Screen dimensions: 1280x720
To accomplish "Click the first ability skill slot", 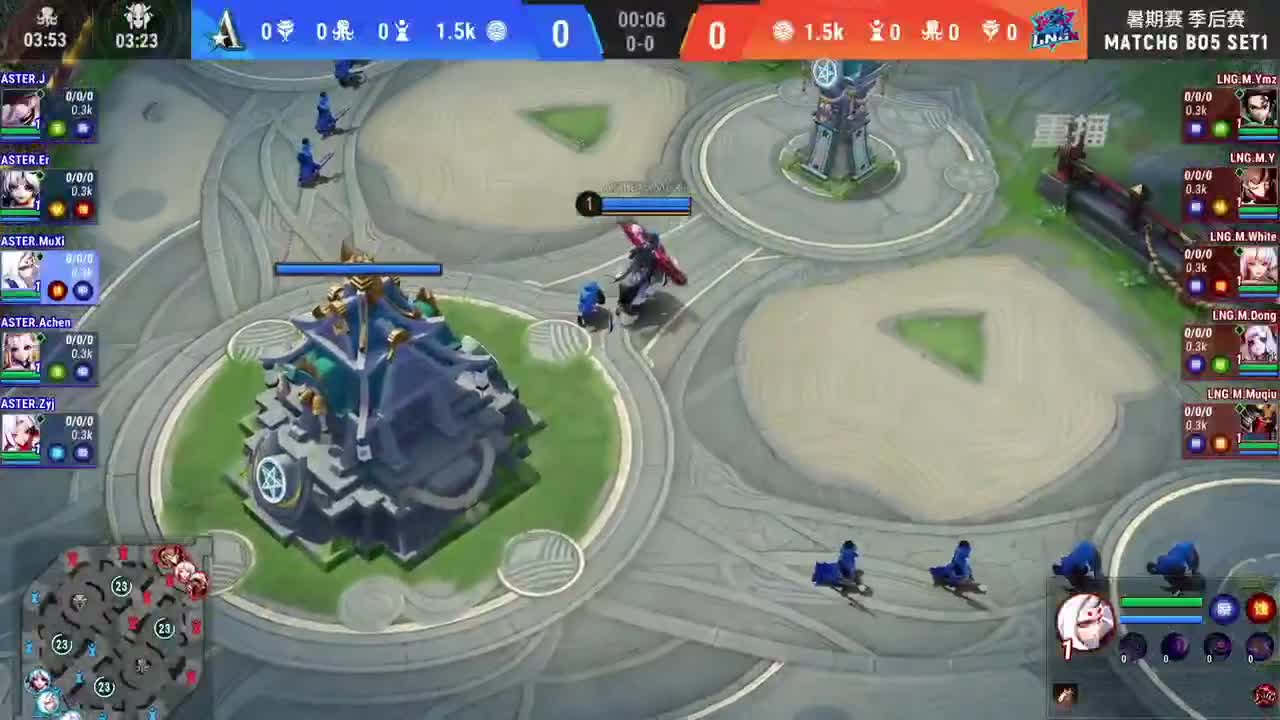I will [1134, 646].
